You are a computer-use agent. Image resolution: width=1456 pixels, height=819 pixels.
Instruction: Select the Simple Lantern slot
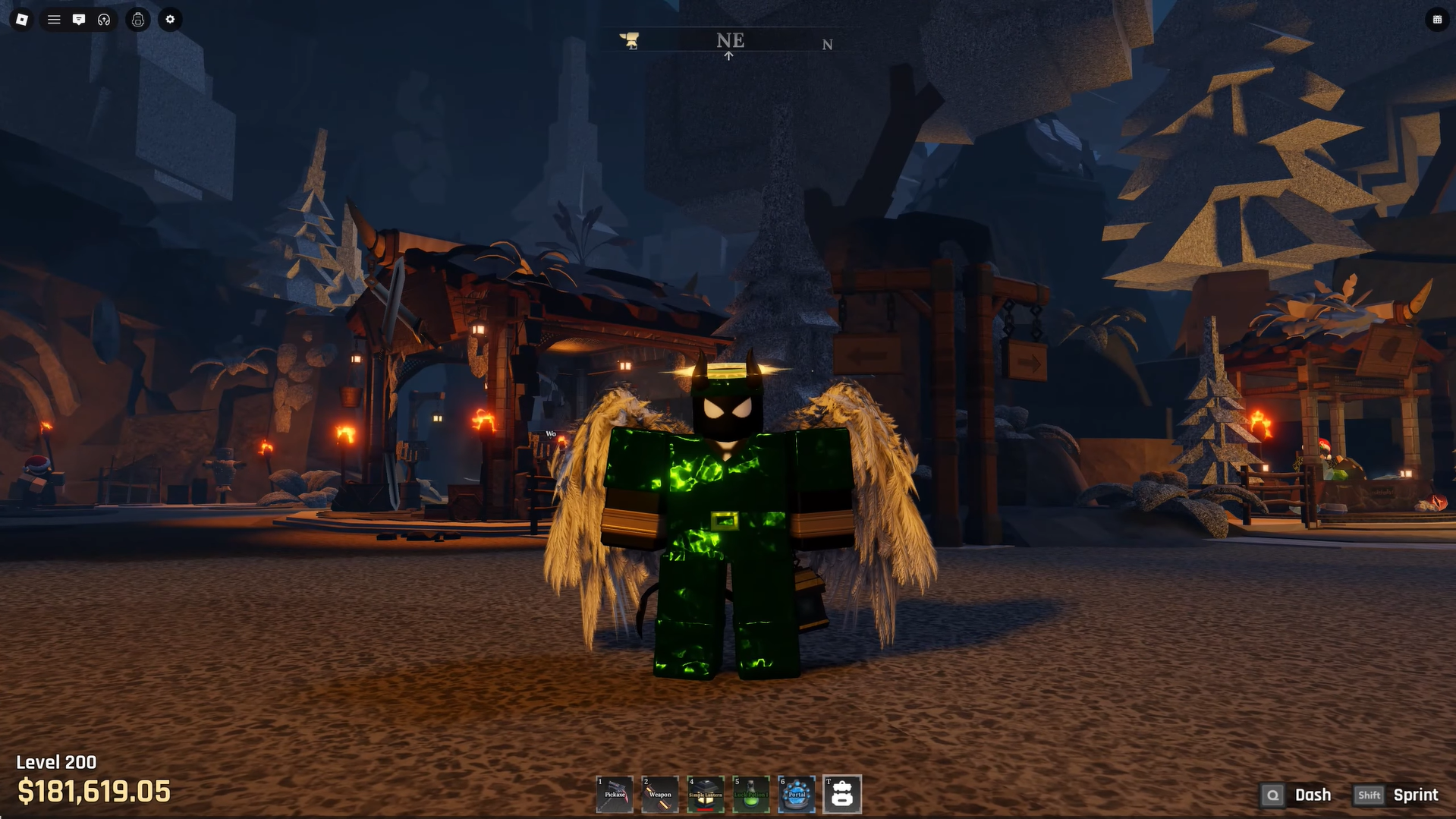point(706,794)
